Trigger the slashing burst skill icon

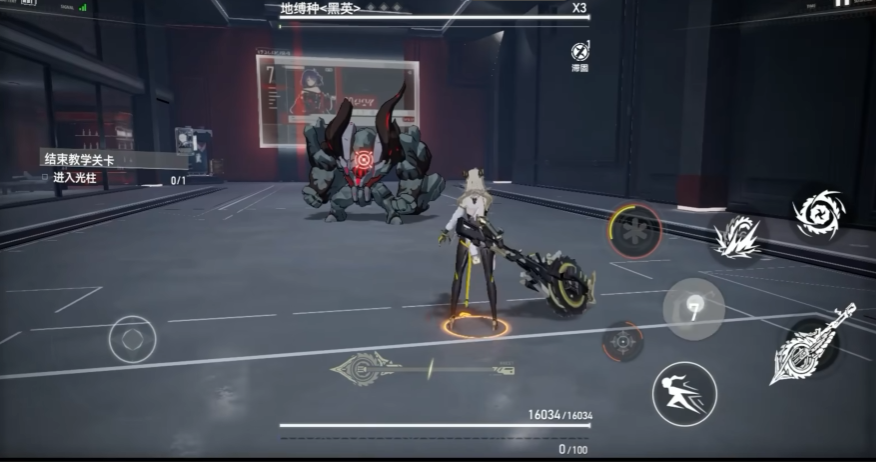[739, 237]
